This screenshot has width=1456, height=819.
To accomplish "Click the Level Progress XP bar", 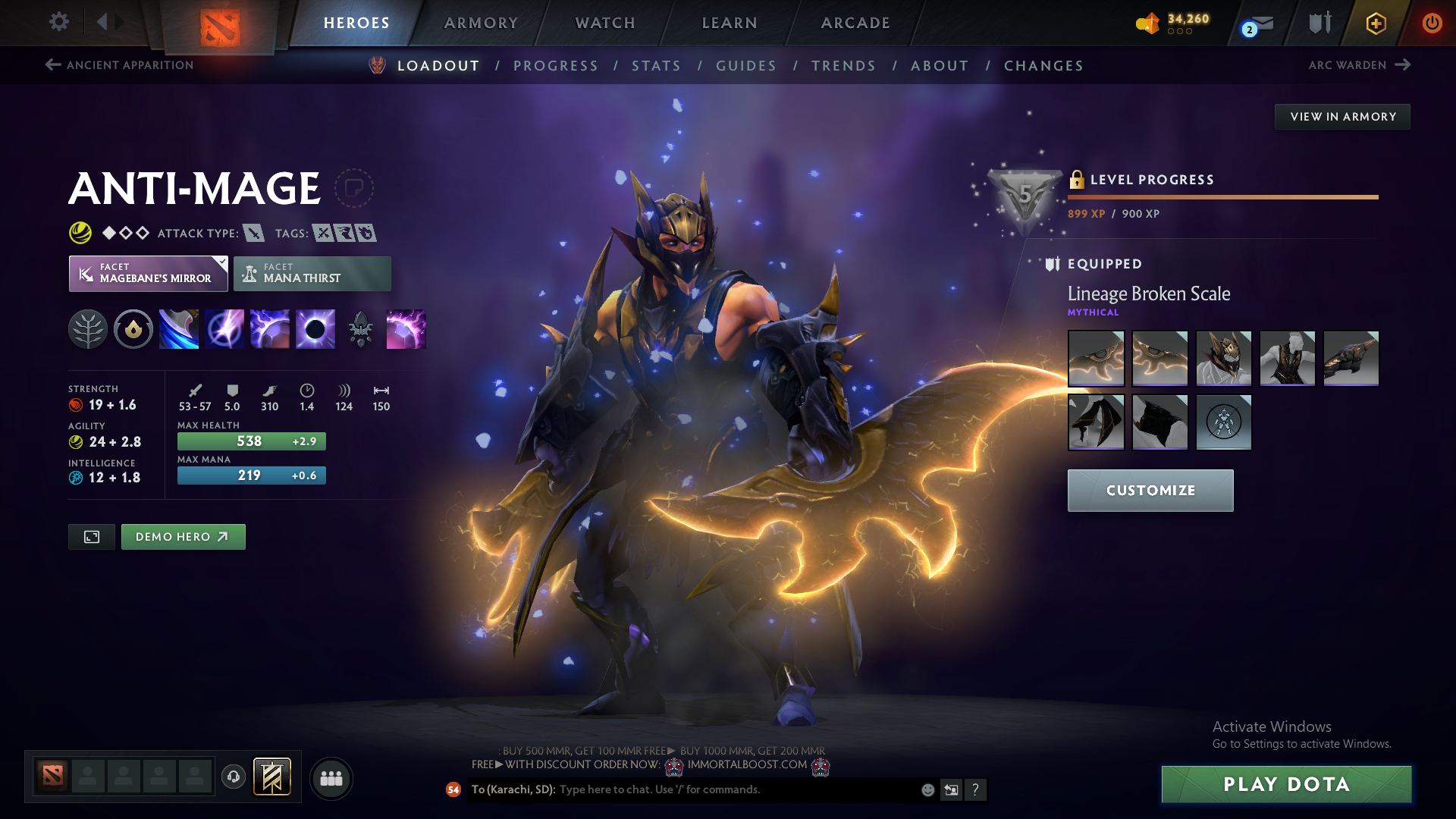I will point(1221,196).
